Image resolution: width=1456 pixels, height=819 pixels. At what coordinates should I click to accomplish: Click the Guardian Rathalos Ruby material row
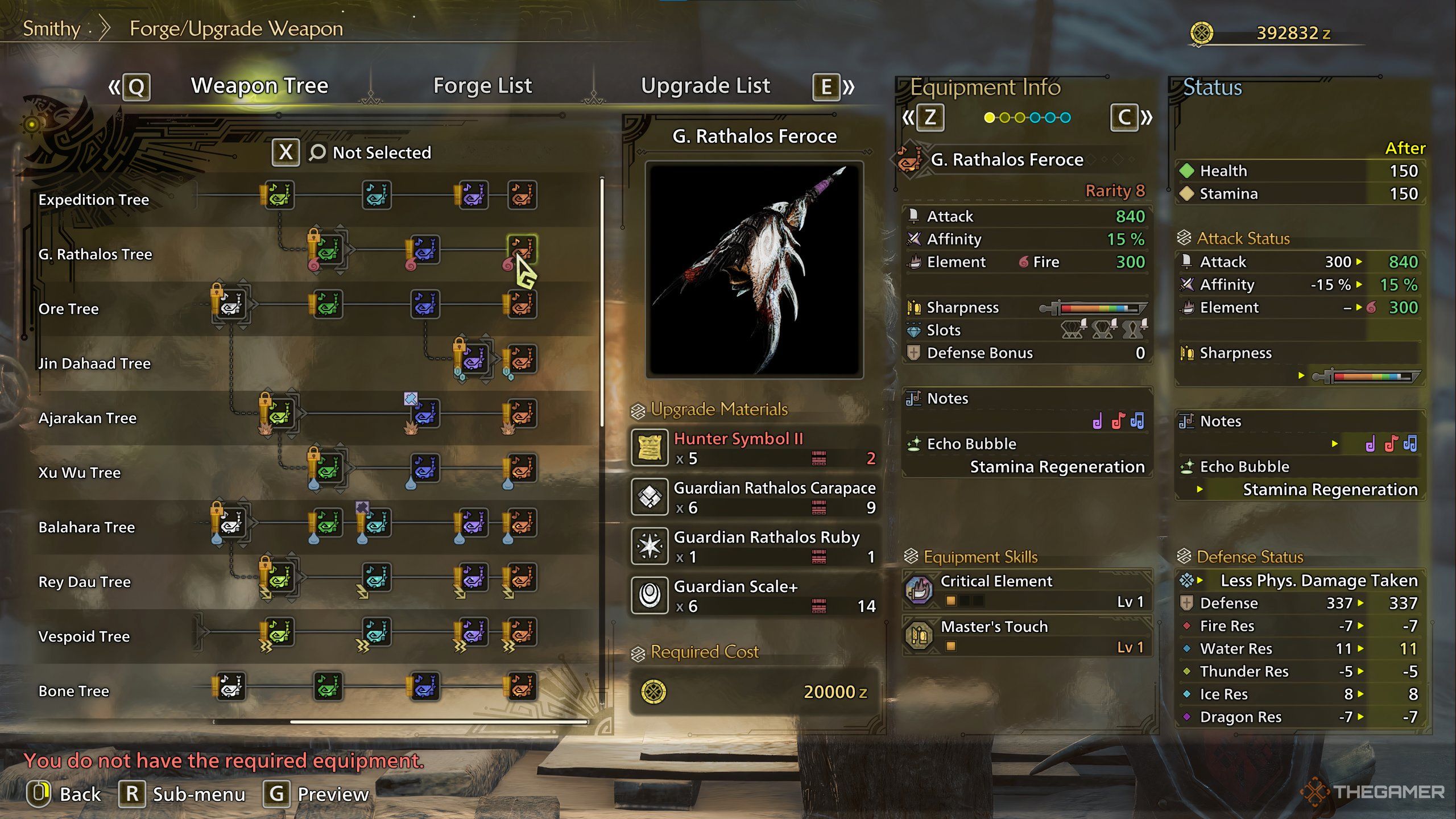pos(754,547)
